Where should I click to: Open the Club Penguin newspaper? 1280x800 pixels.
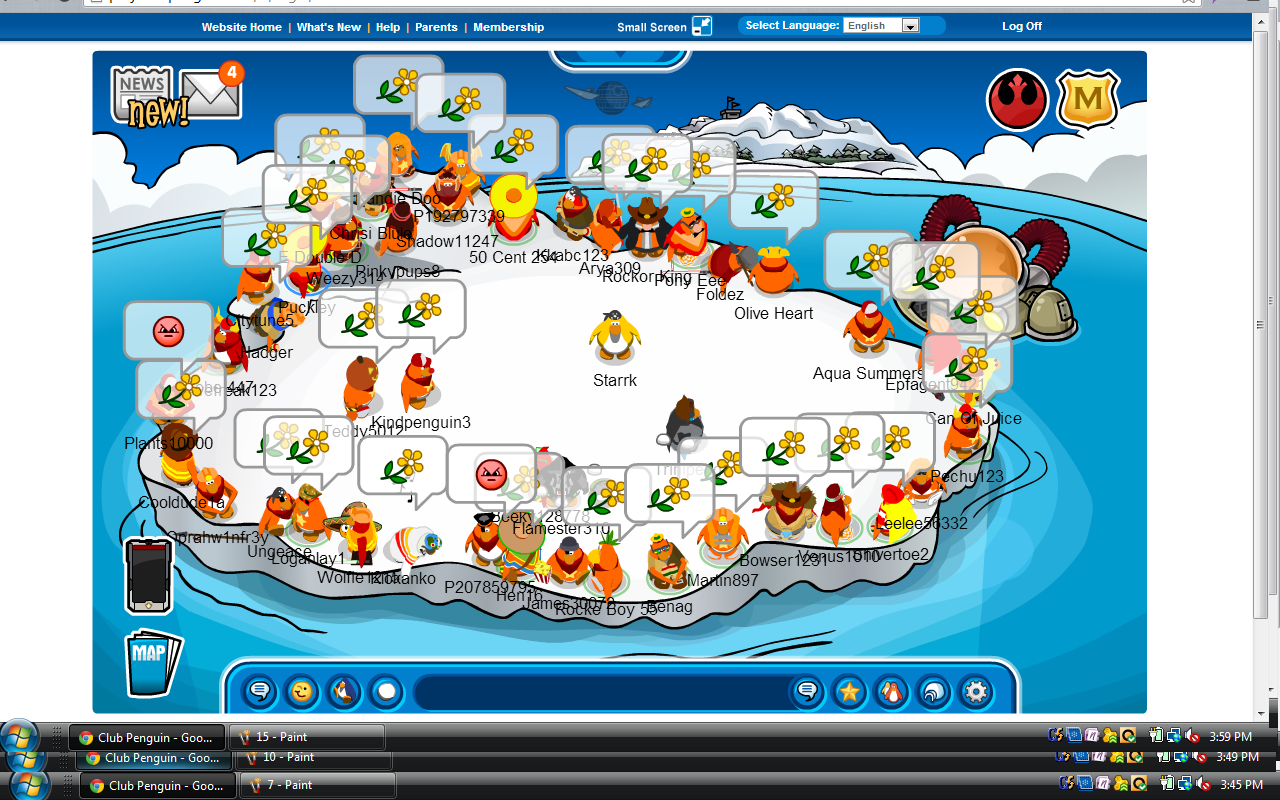(146, 97)
